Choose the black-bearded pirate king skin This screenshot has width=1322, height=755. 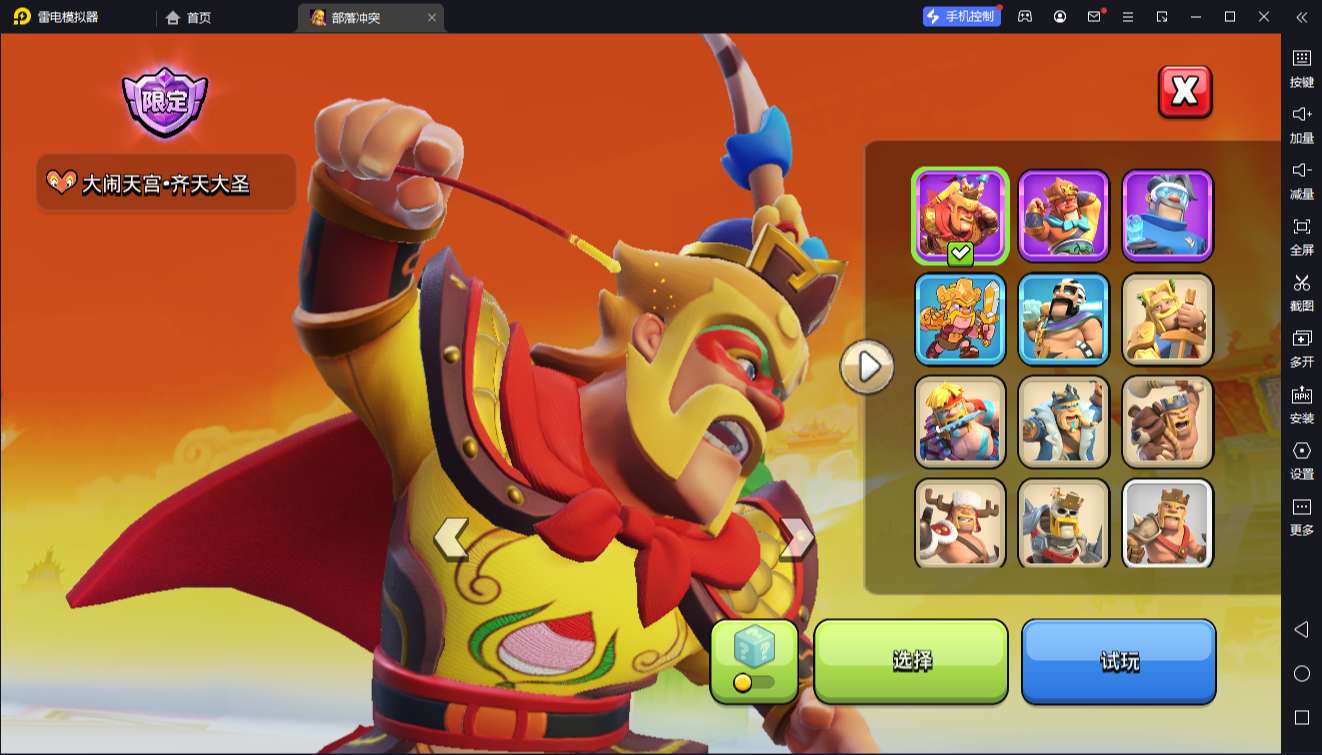[1064, 318]
